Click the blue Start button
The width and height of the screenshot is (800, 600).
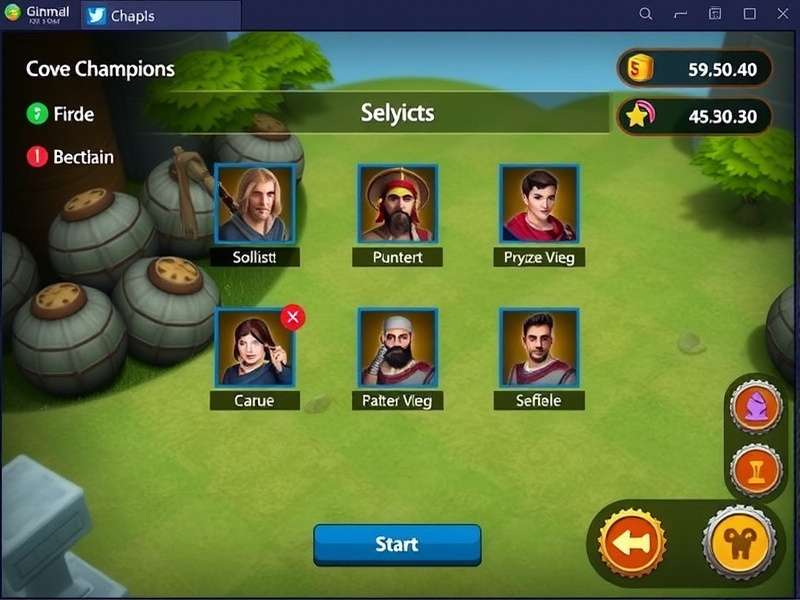[x=397, y=545]
